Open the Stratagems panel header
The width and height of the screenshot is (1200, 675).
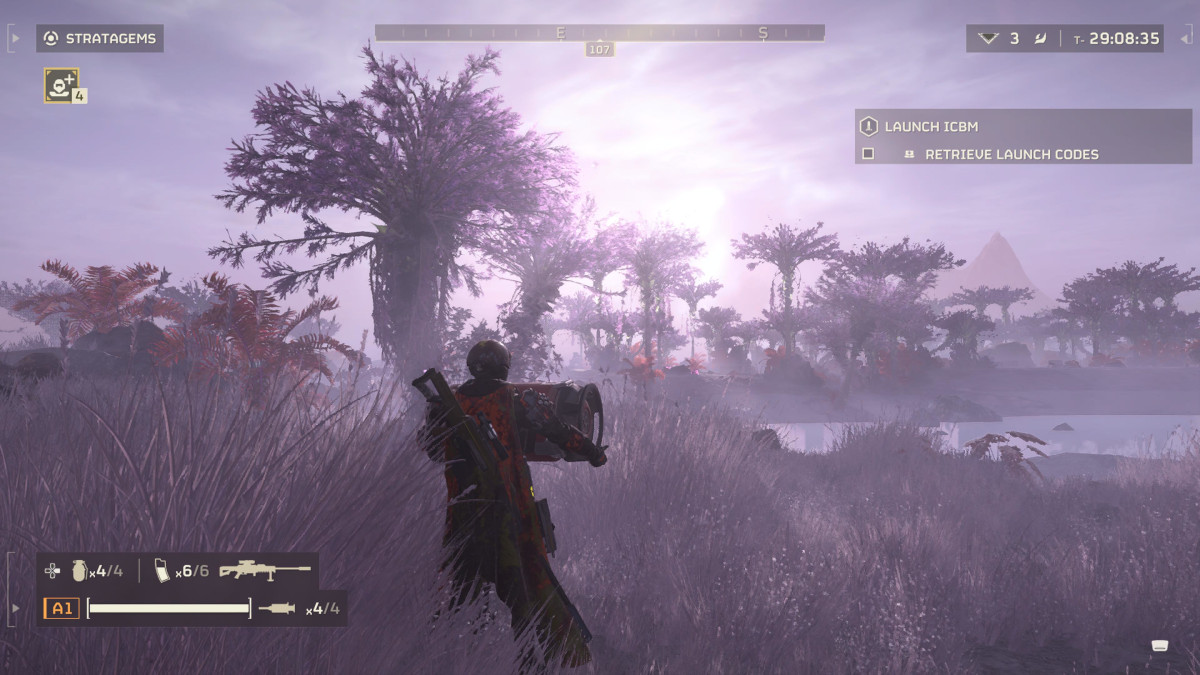click(100, 39)
